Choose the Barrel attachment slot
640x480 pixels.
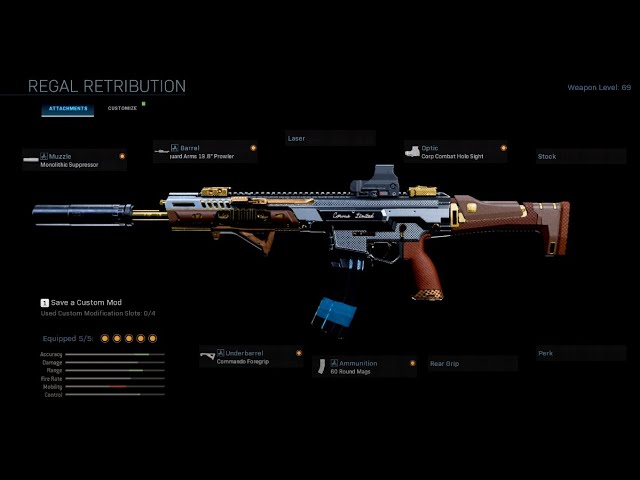coord(205,152)
